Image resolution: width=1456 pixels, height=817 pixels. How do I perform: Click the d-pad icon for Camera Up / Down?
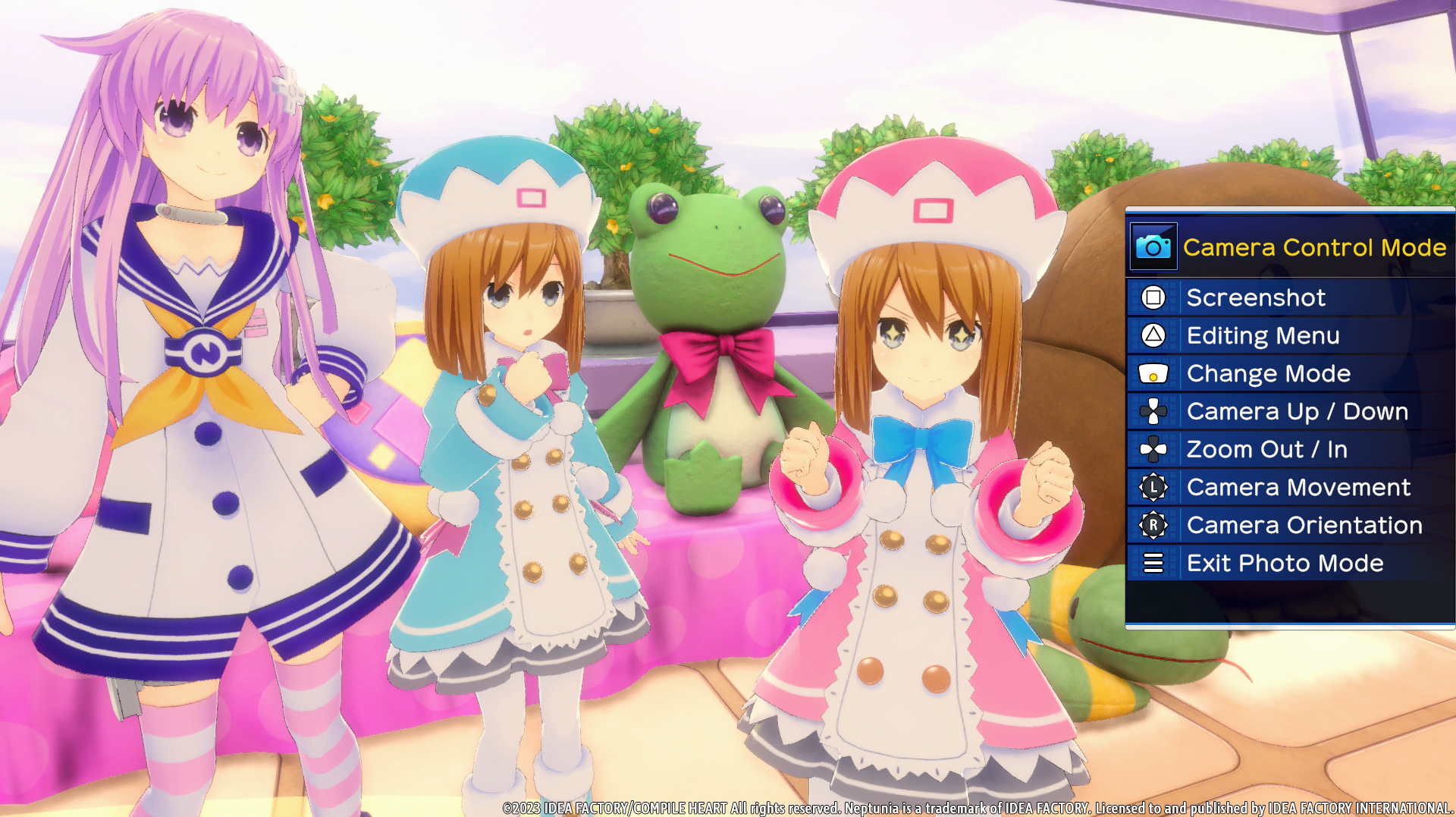1152,411
